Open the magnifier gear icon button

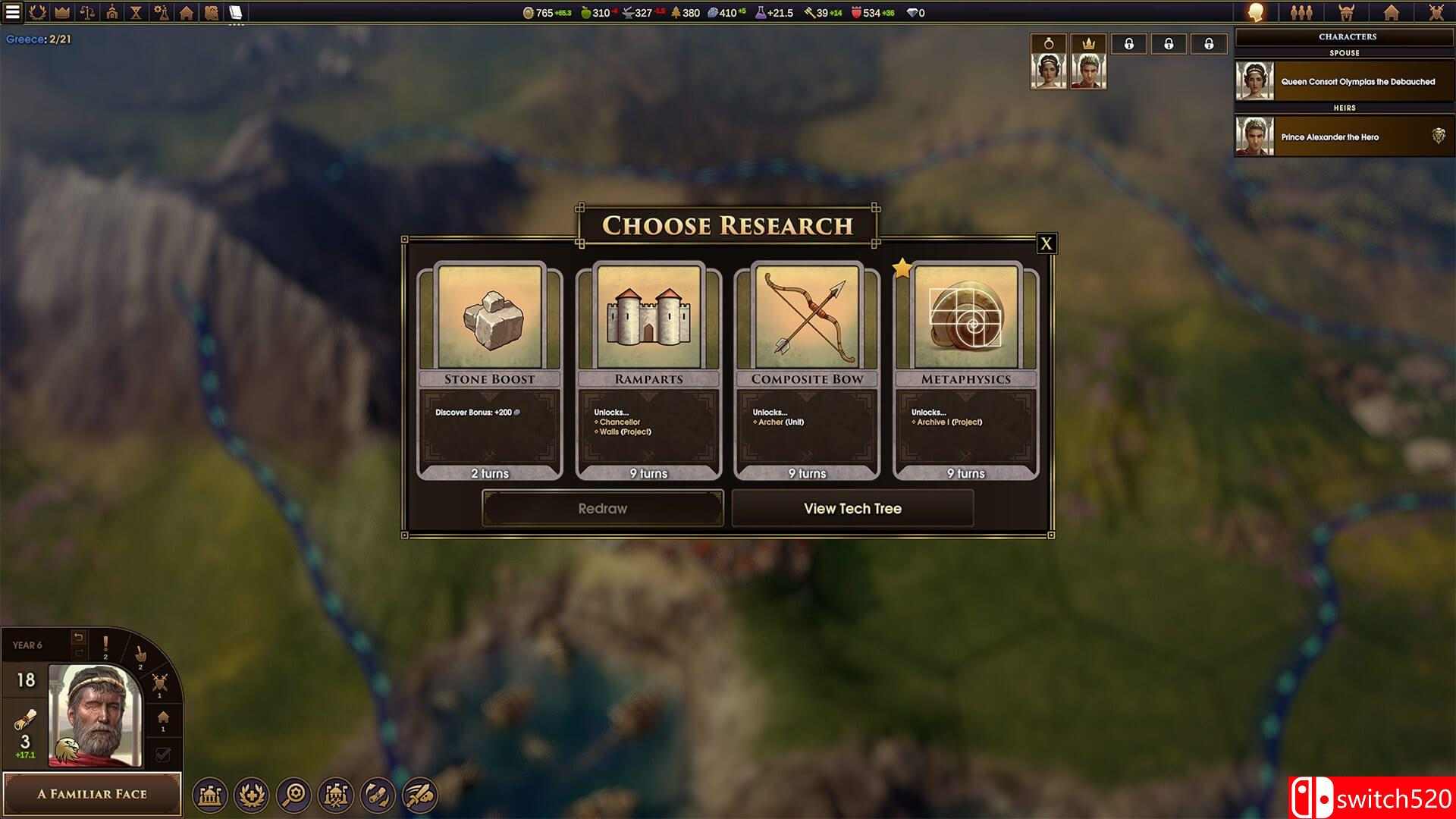(x=293, y=794)
